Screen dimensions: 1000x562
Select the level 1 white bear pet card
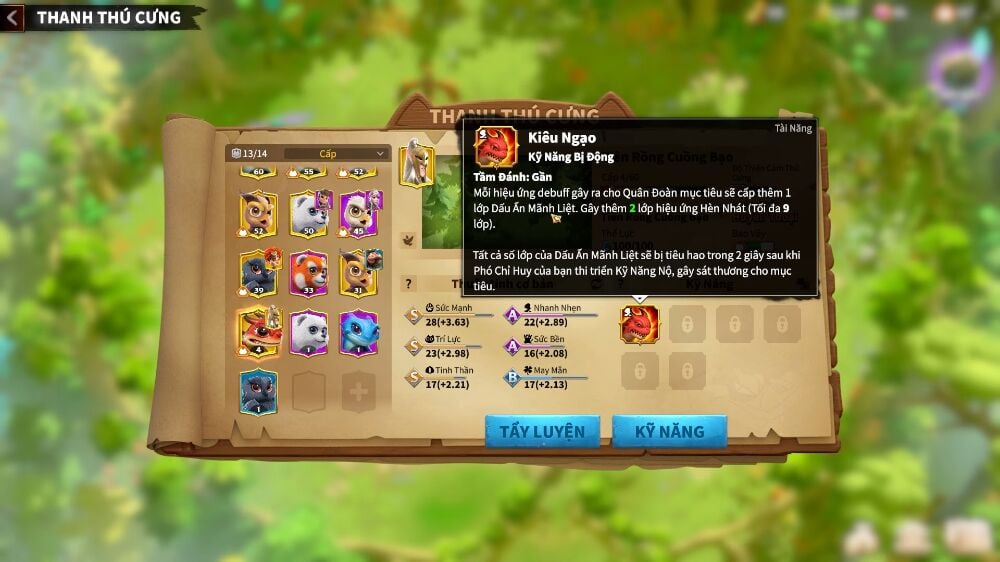[x=309, y=332]
